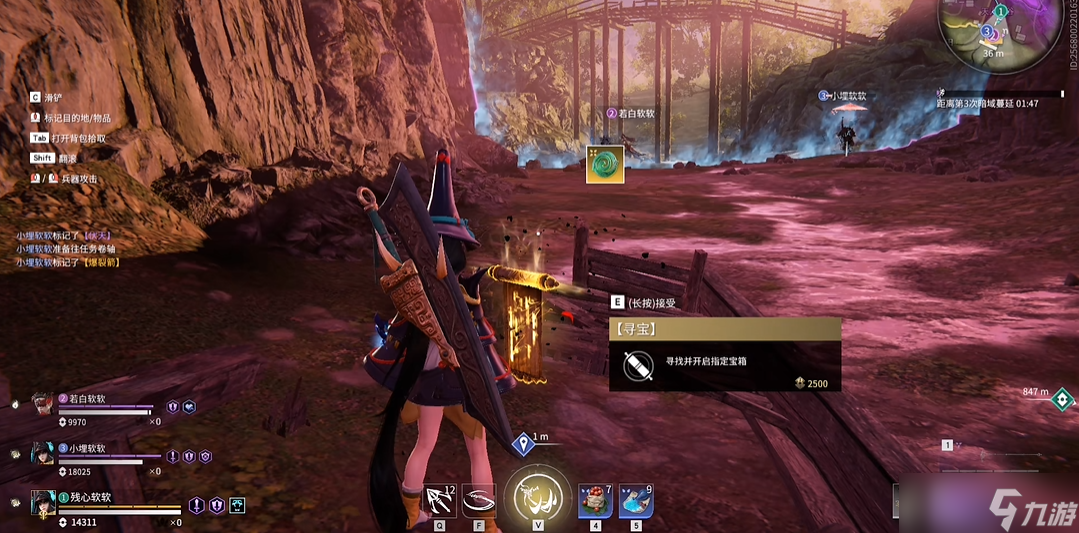Select the green jade loot icon
Screen dimensions: 1079x533
605,164
